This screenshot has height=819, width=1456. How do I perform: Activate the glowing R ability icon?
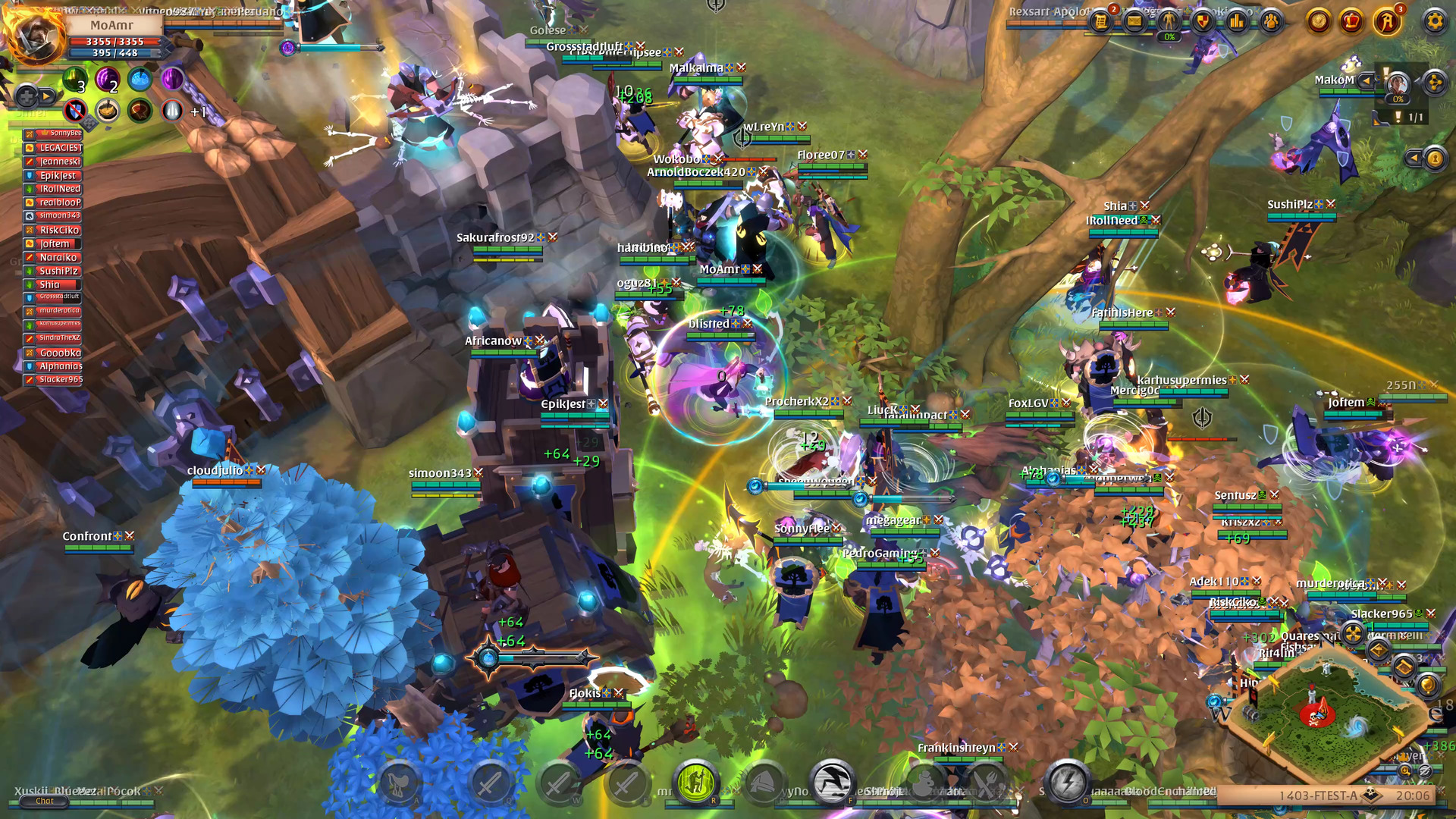coord(695,783)
